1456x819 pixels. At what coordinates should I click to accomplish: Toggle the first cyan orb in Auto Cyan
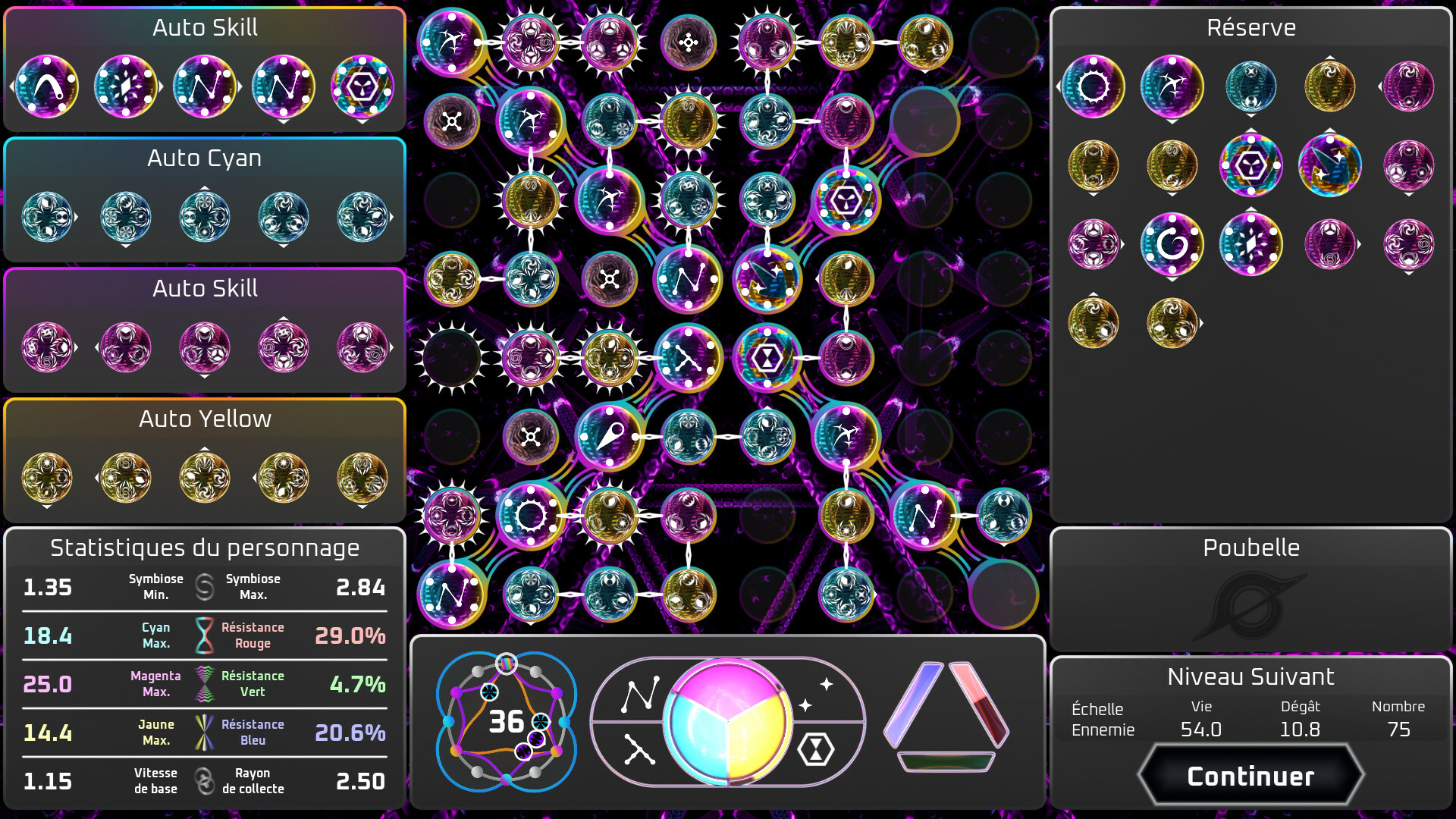coord(48,216)
